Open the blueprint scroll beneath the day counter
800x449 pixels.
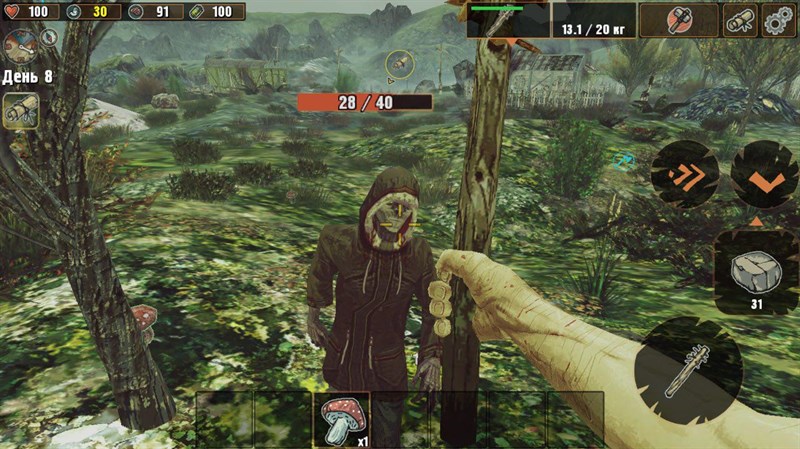click(x=20, y=110)
